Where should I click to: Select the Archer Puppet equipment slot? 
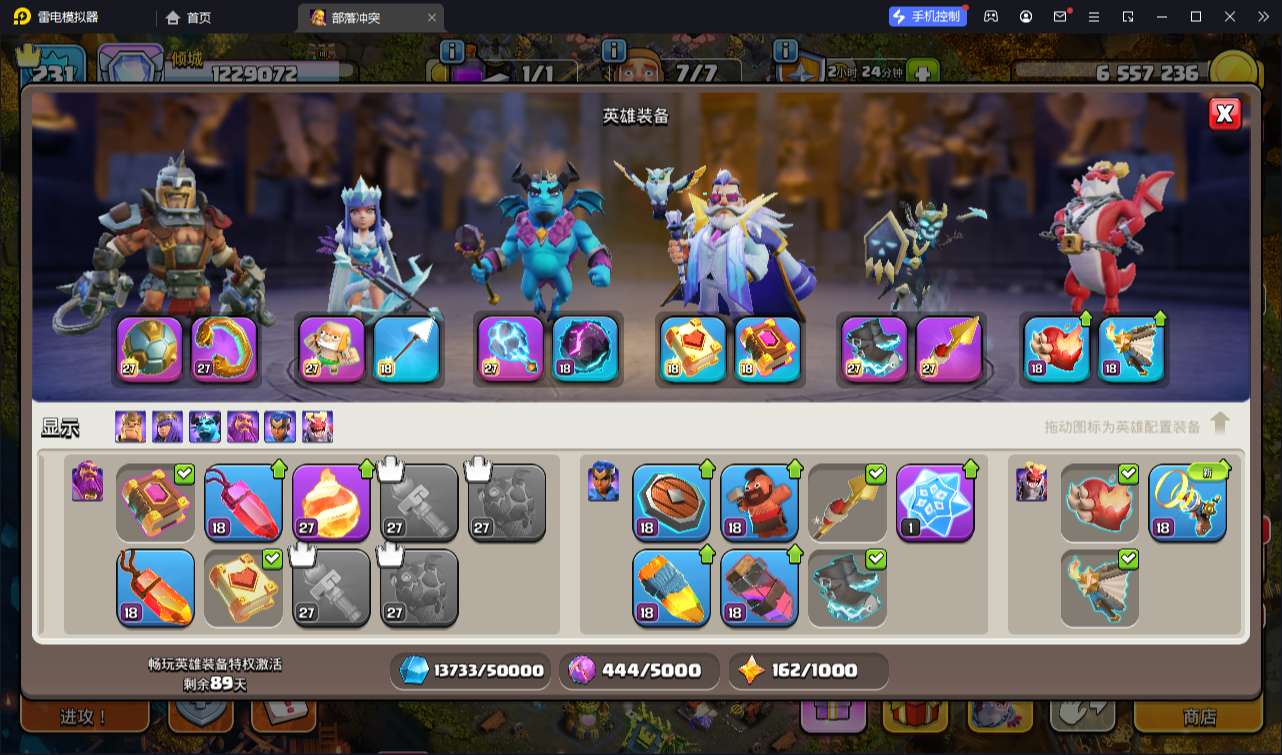tap(332, 350)
